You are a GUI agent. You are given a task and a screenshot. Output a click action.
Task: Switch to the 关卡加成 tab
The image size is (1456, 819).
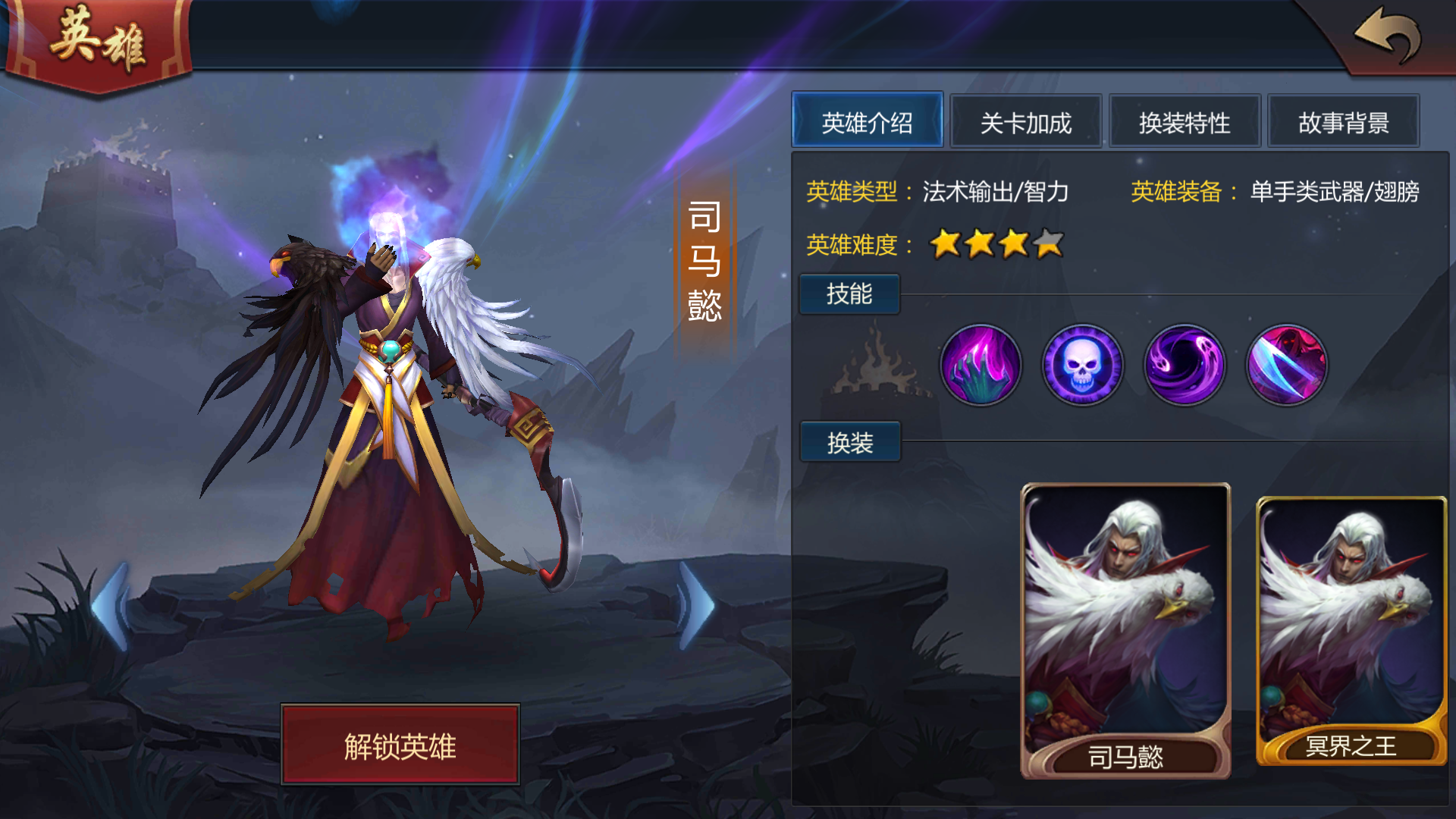click(x=1026, y=121)
